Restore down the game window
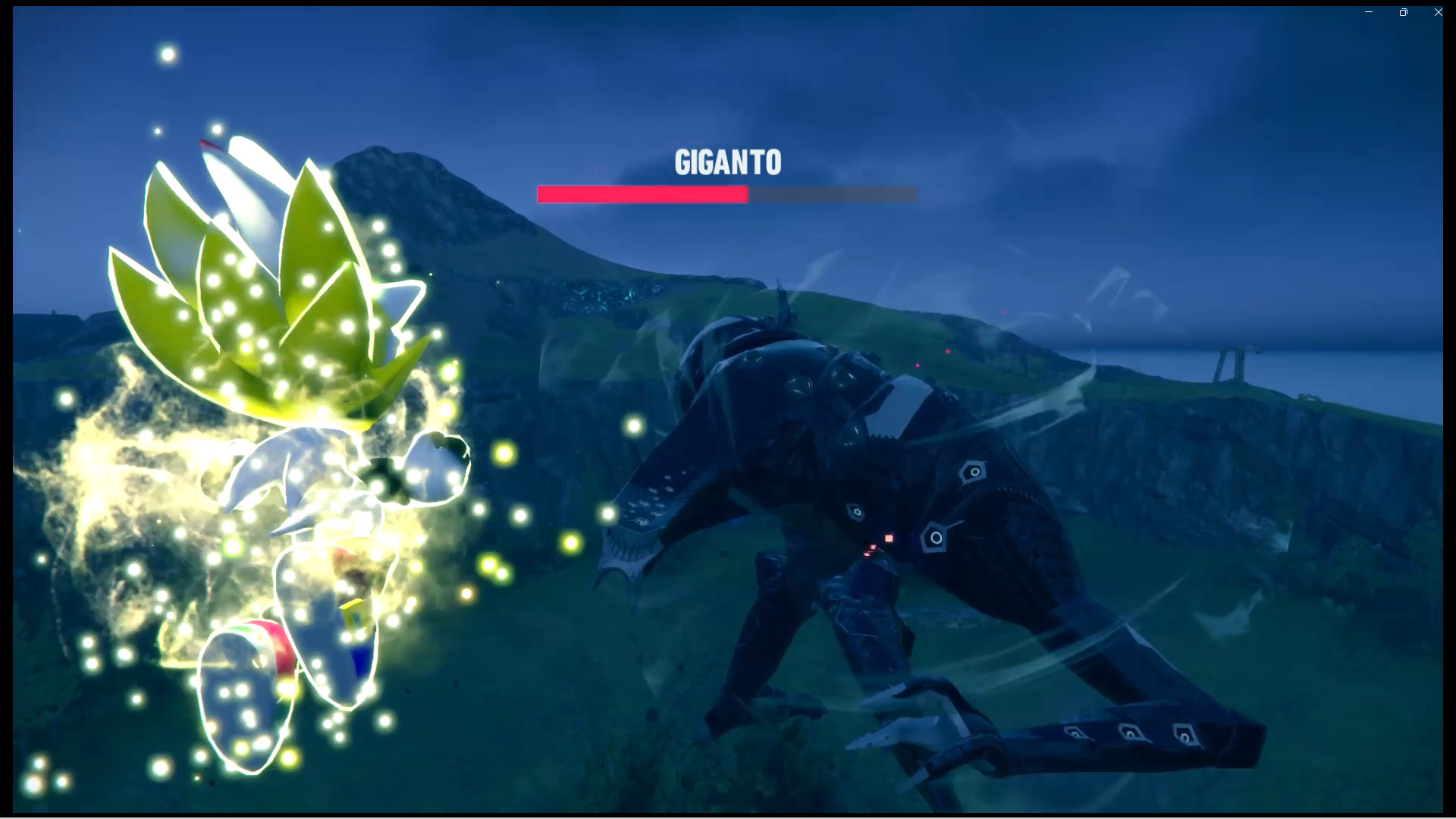The width and height of the screenshot is (1456, 819). click(1403, 11)
